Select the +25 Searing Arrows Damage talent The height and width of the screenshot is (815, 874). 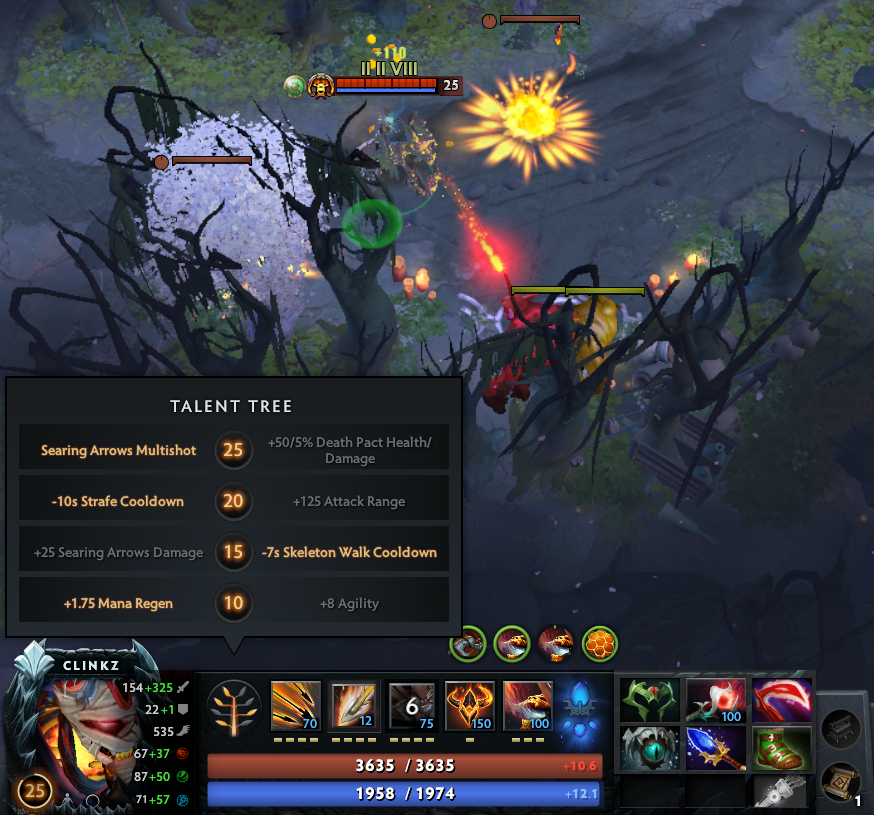[x=118, y=552]
